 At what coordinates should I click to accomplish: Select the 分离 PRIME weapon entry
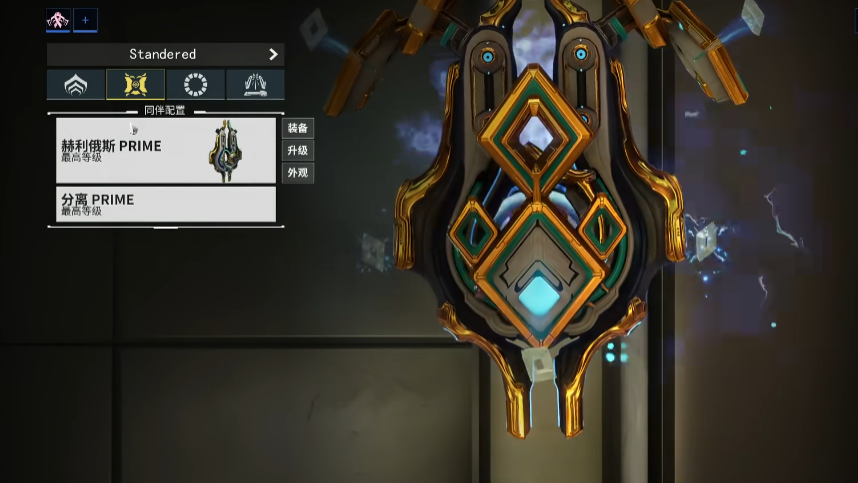(x=165, y=204)
